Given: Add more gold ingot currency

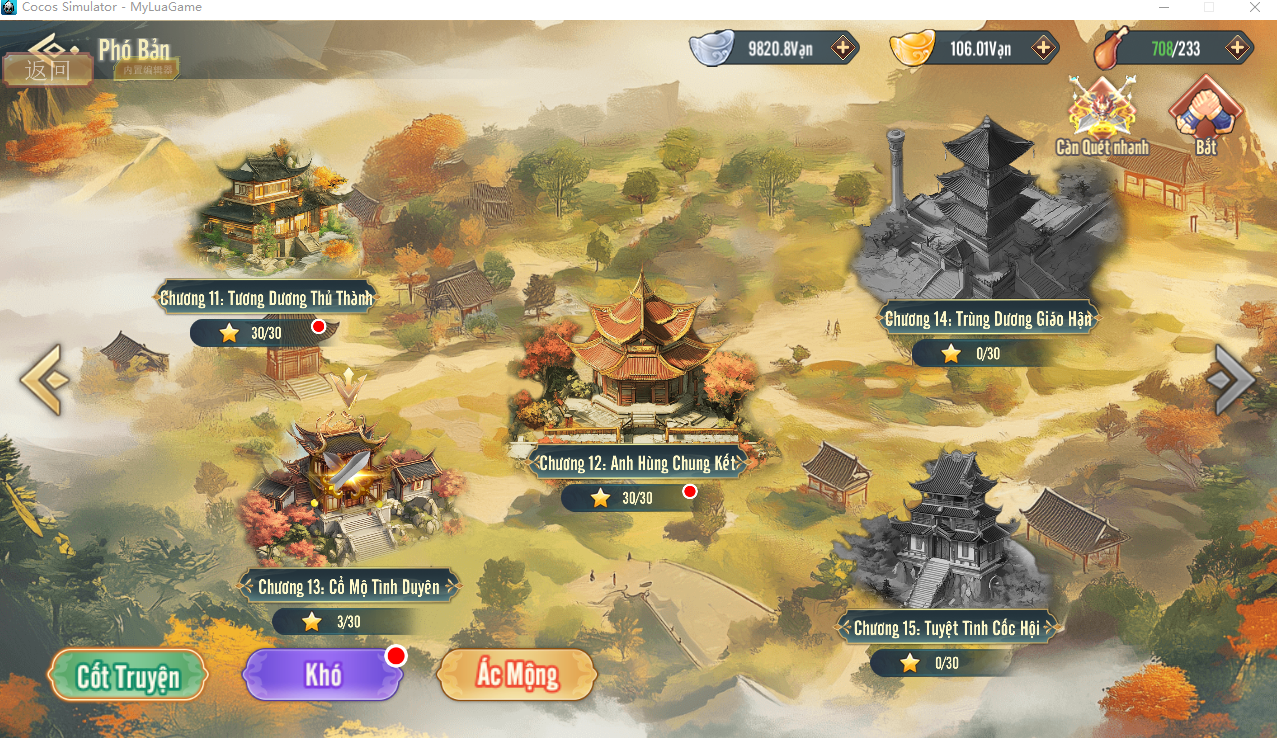Looking at the screenshot, I should click(1043, 48).
